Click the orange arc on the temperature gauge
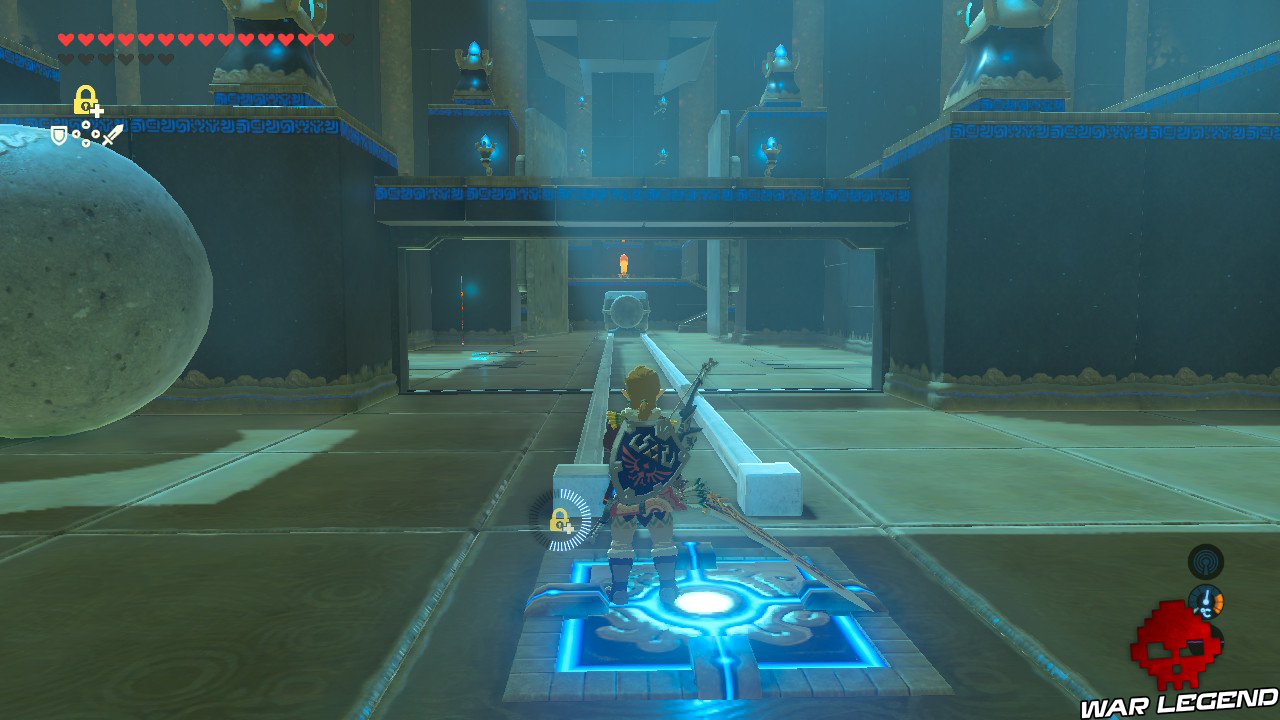 (x=1220, y=602)
